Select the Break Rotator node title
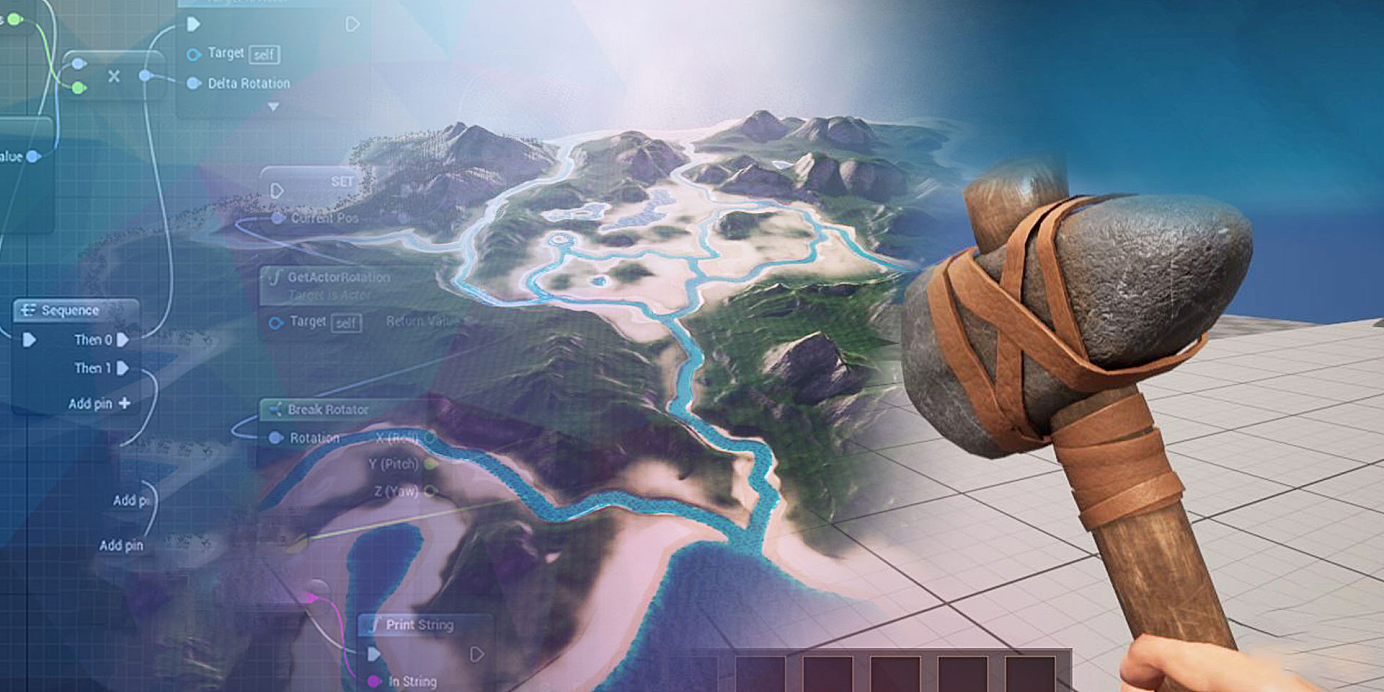 coord(327,410)
